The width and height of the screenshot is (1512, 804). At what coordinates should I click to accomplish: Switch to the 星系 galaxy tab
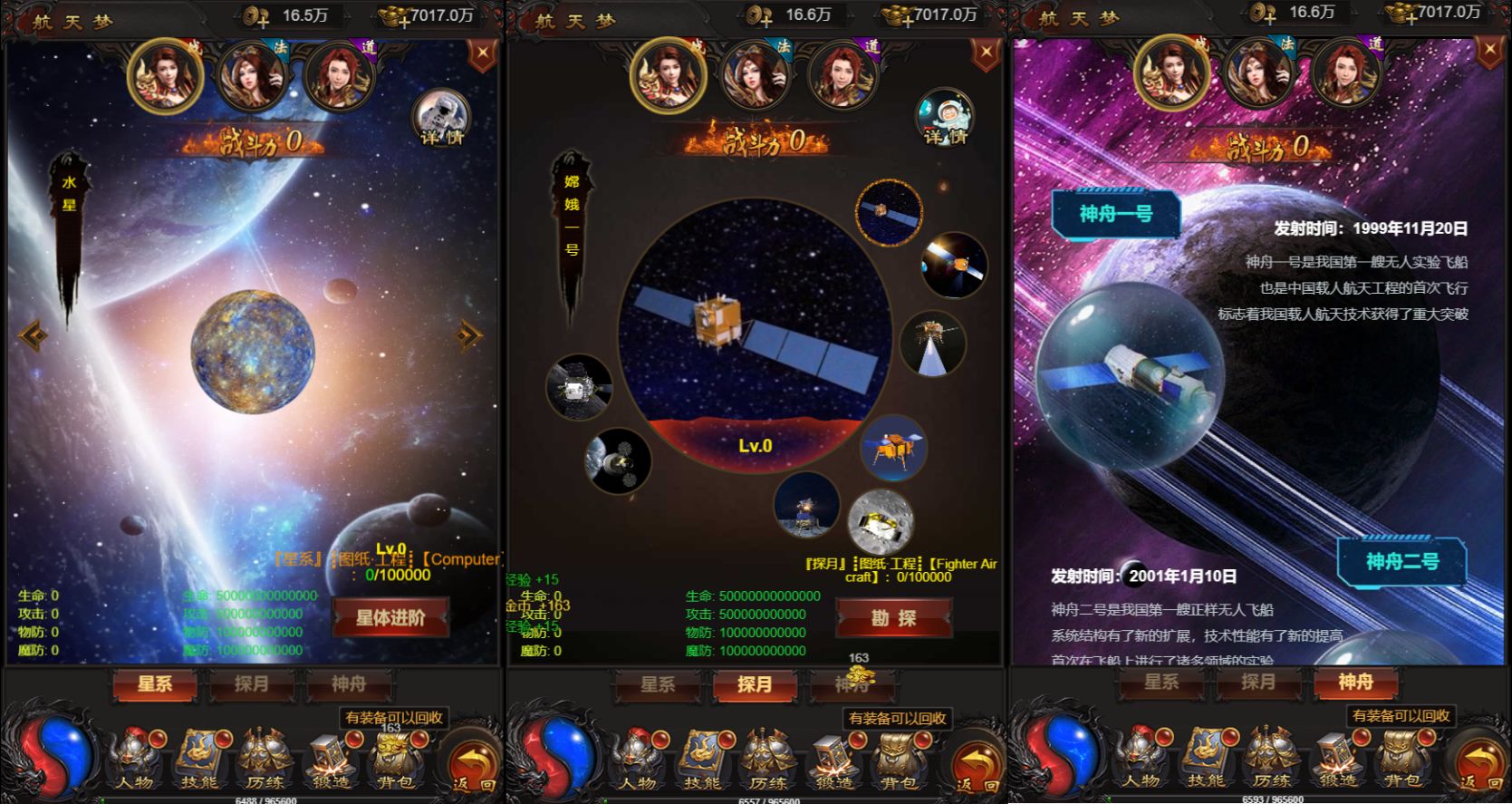click(152, 685)
